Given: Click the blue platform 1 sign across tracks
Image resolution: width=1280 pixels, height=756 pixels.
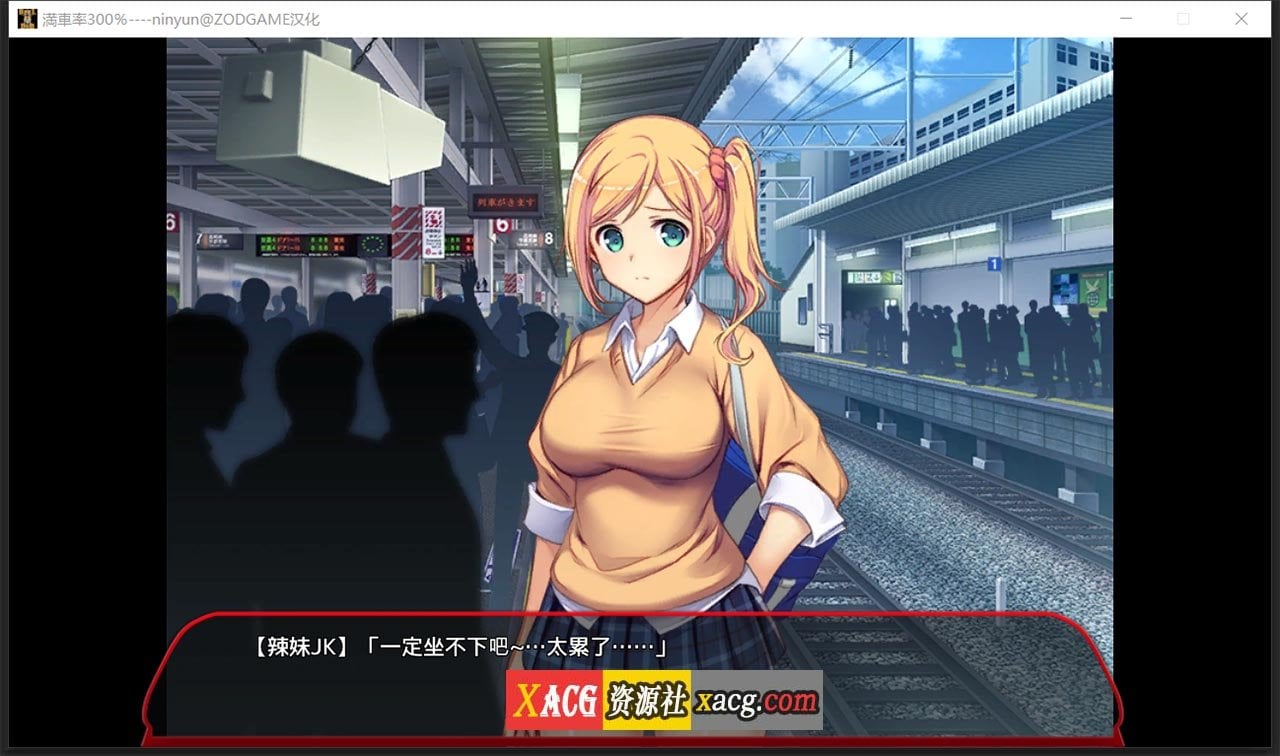Looking at the screenshot, I should point(994,261).
